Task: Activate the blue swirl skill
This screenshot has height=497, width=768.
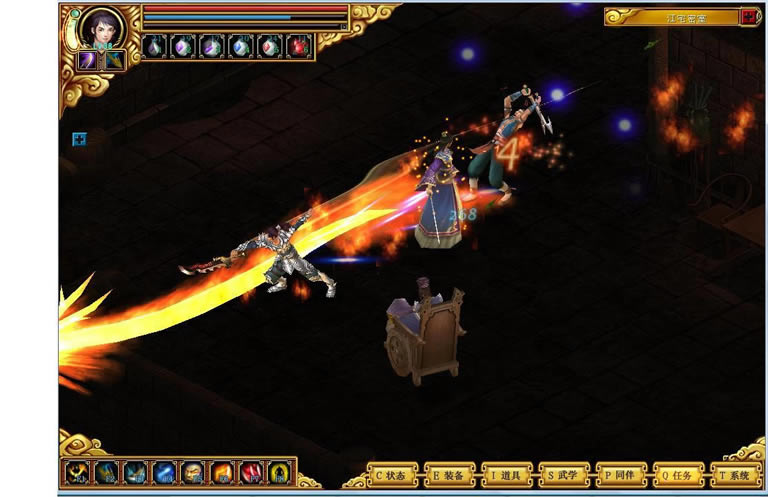Action: point(165,472)
